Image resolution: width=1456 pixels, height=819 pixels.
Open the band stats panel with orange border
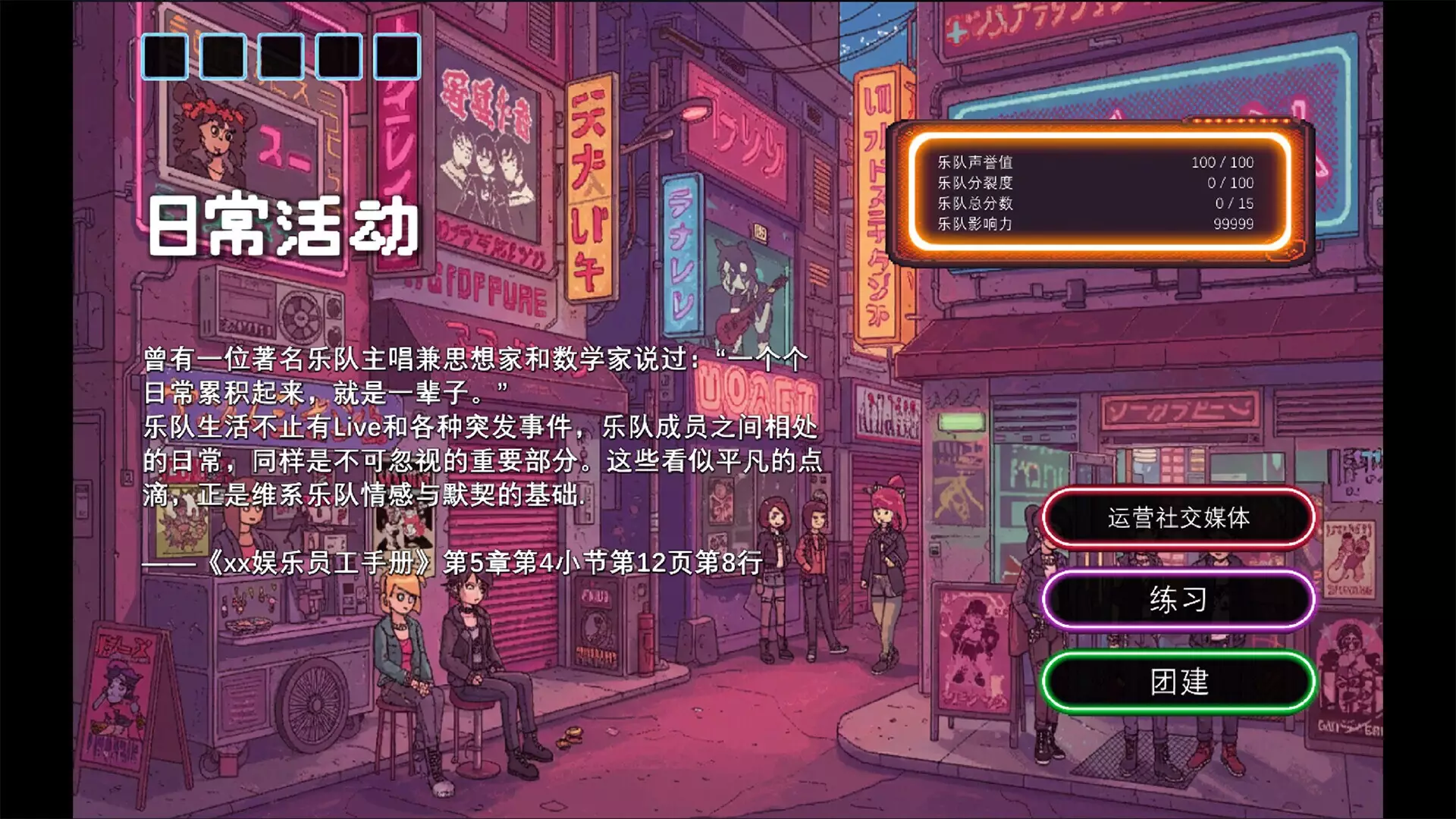point(1100,193)
